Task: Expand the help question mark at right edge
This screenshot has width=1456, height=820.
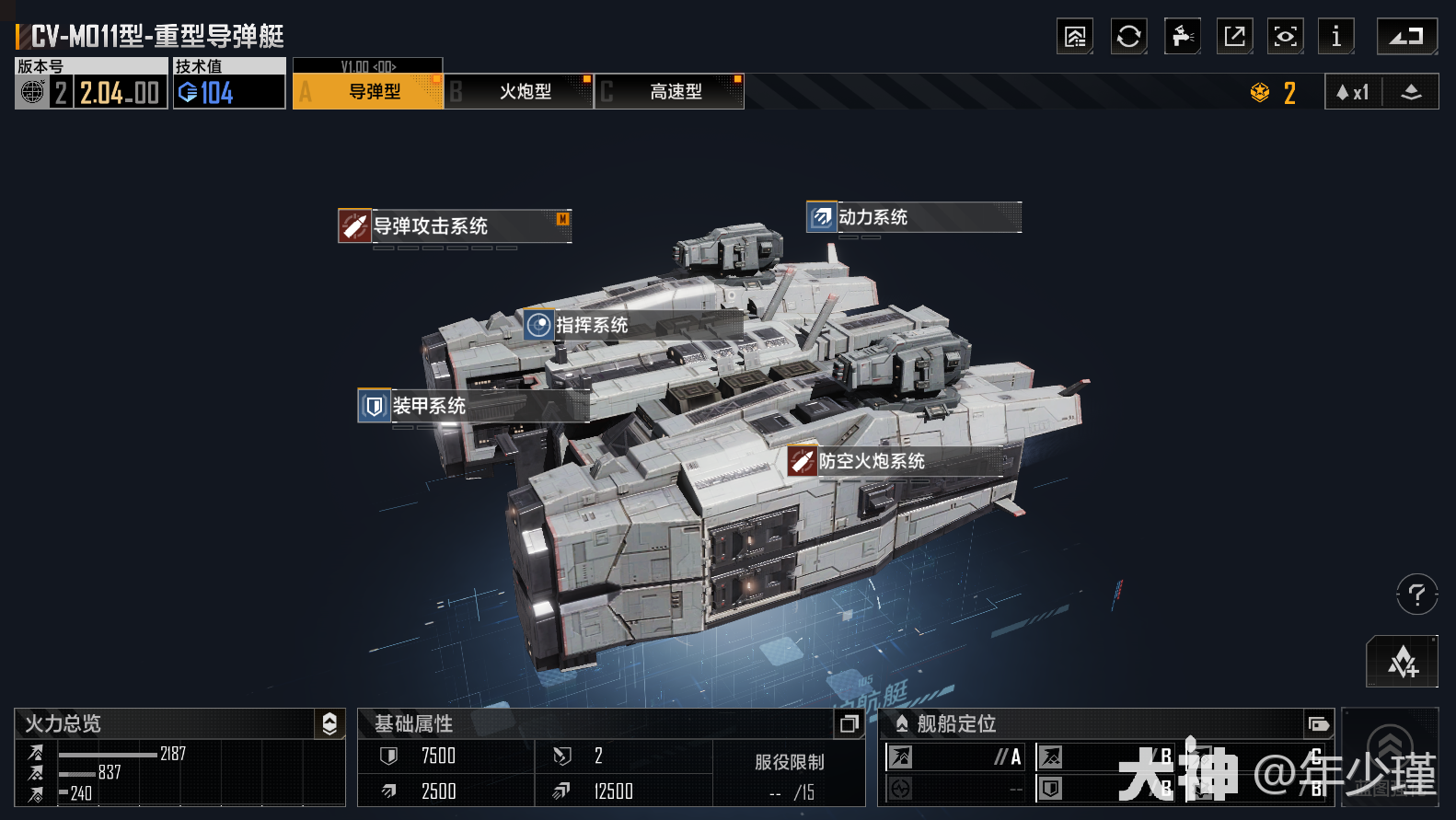Action: point(1416,594)
